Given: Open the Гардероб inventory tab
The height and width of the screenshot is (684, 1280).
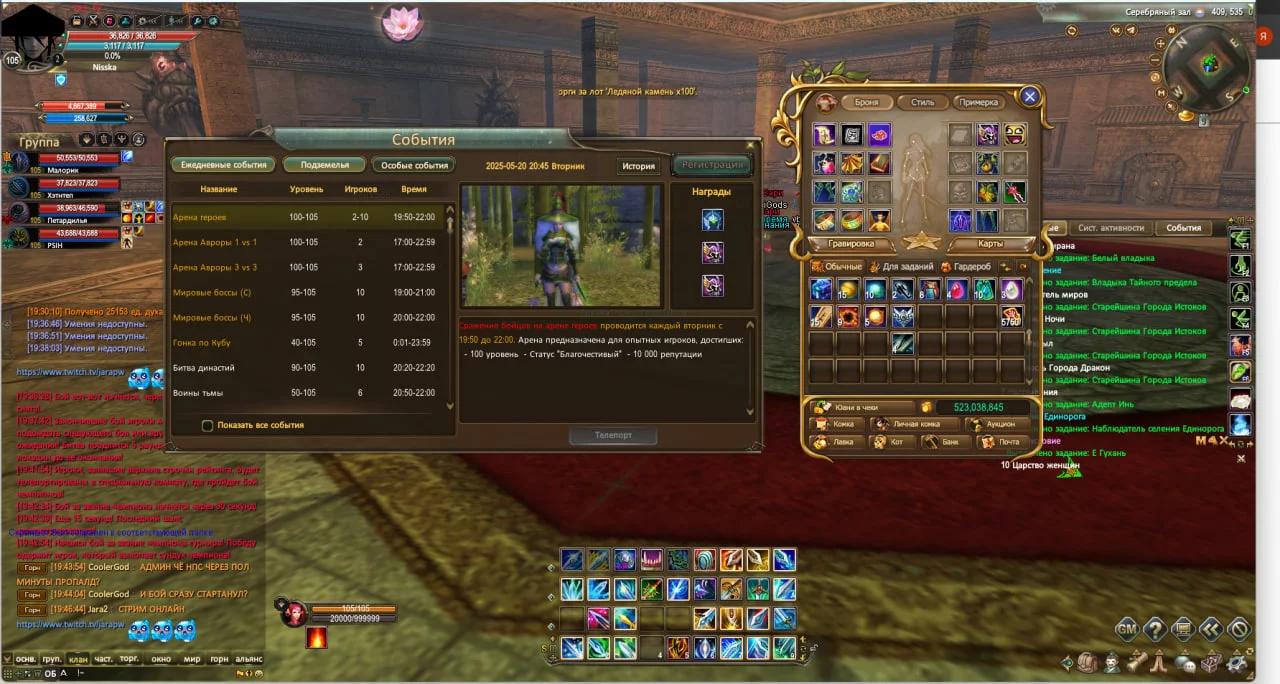Looking at the screenshot, I should coord(967,267).
